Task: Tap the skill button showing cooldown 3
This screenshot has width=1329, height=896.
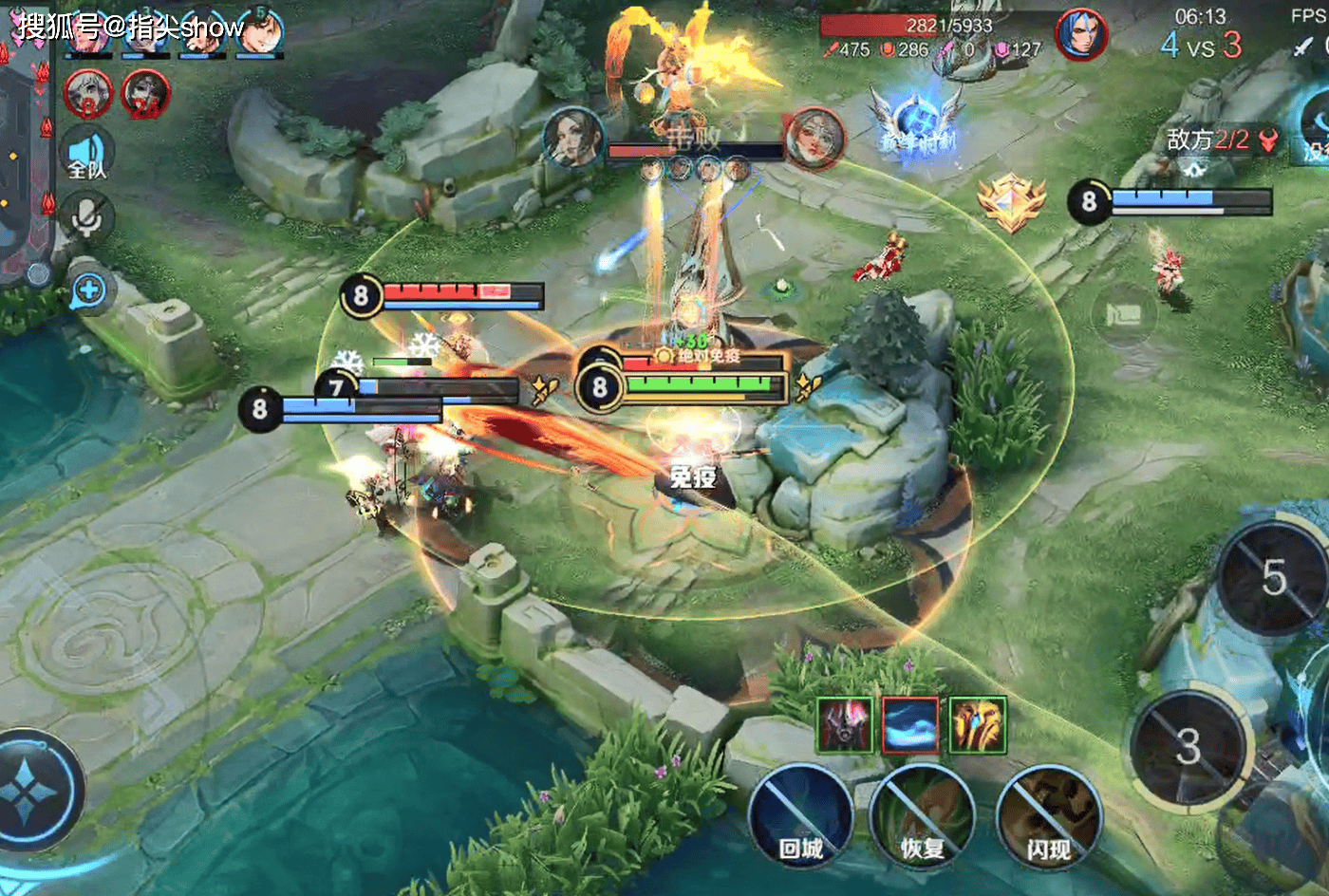Action: point(1187,747)
